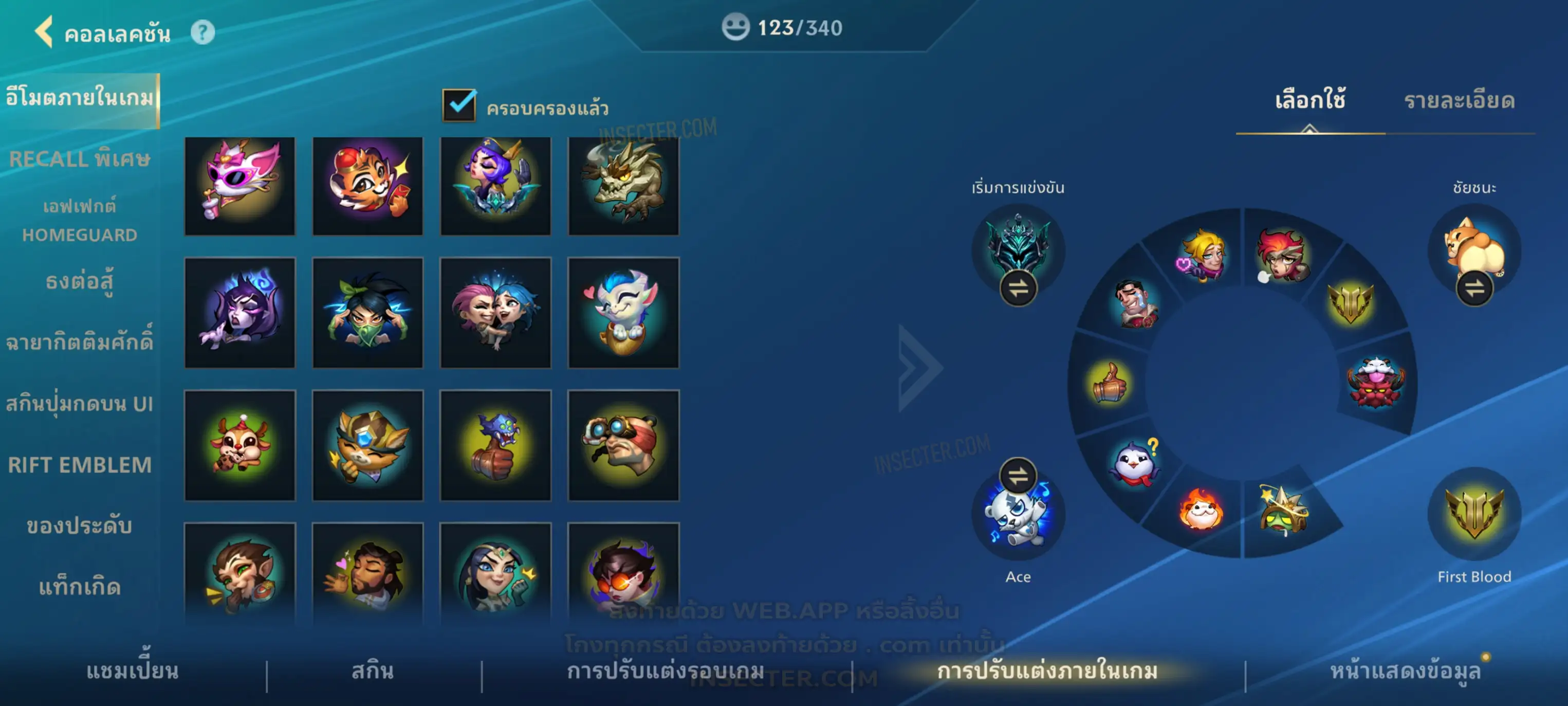
Task: Select the tiger with red hat emote
Action: pos(367,186)
